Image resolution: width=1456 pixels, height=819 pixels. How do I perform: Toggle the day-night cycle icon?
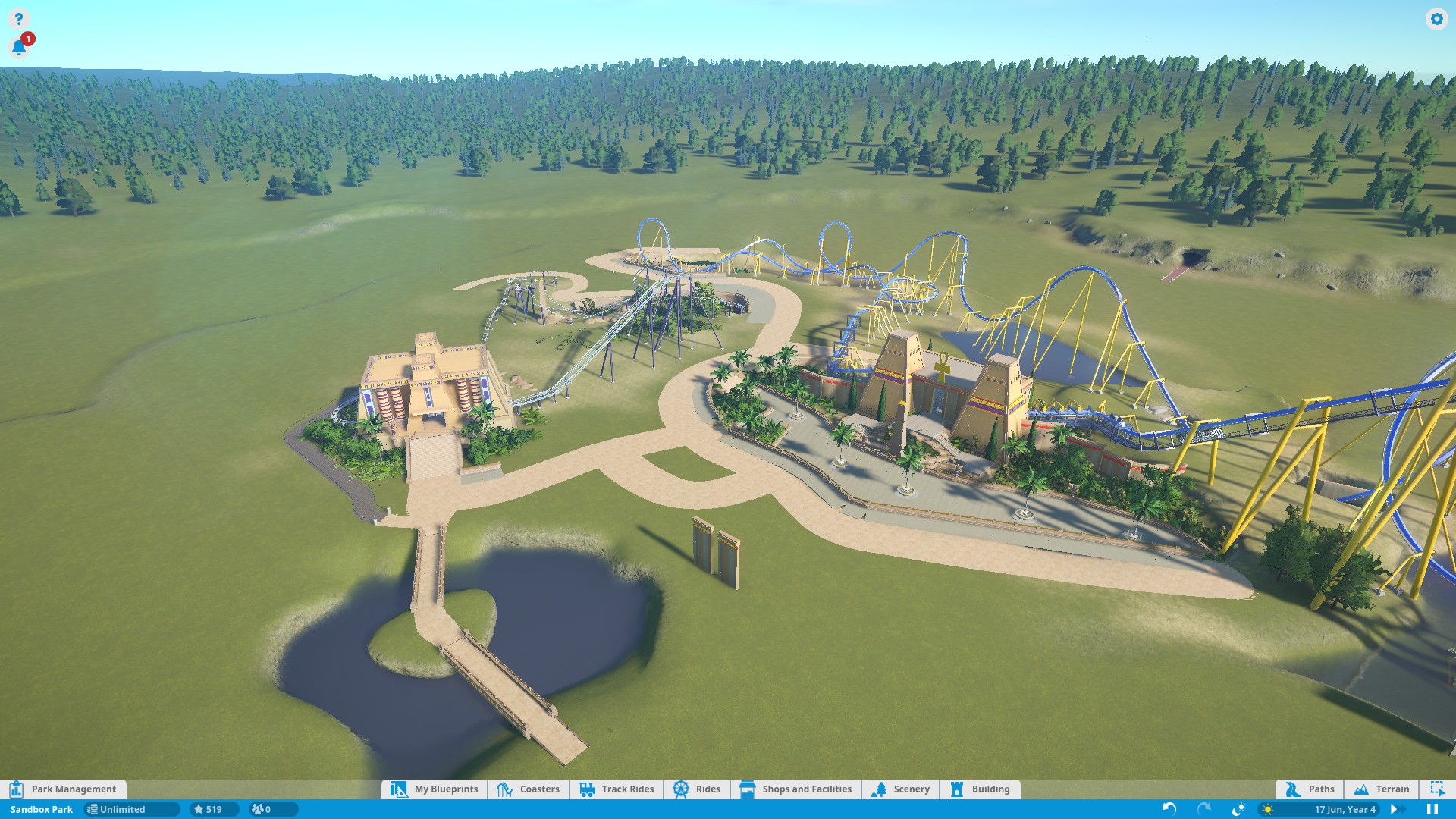click(x=1238, y=809)
